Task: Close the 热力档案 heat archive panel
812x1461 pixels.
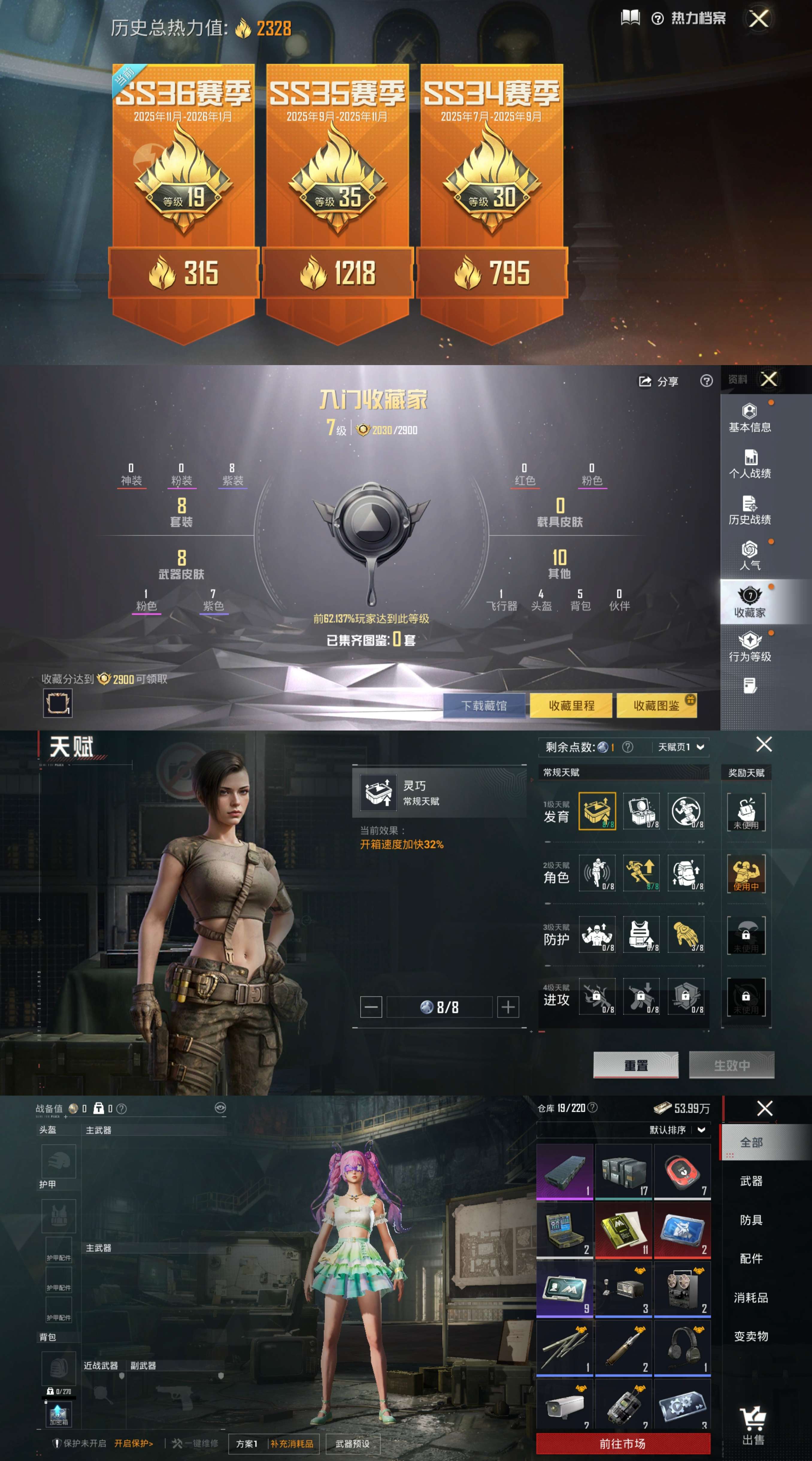Action: point(759,19)
